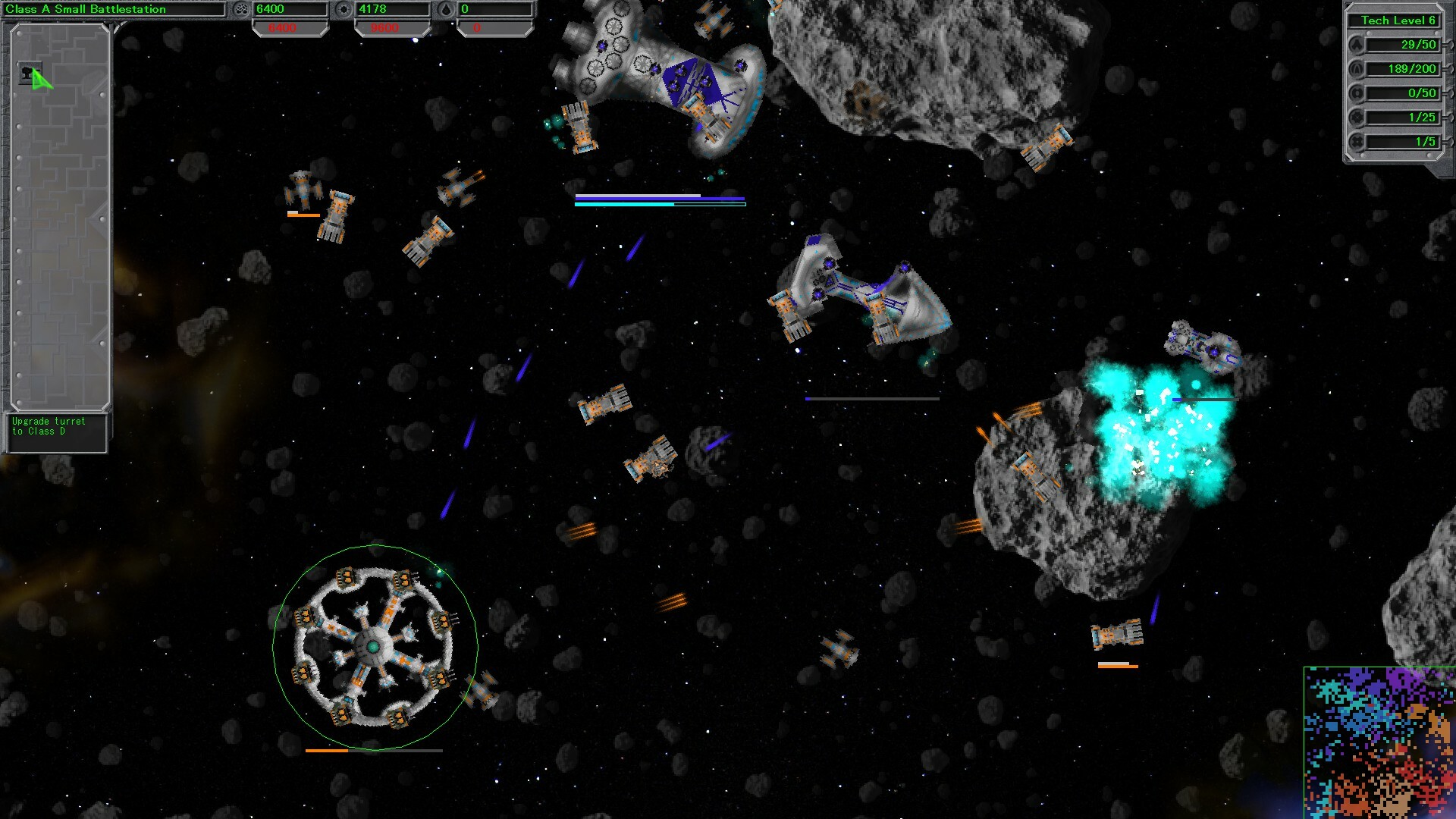Pull the tab beside the 189/200 counter

[x=1449, y=69]
